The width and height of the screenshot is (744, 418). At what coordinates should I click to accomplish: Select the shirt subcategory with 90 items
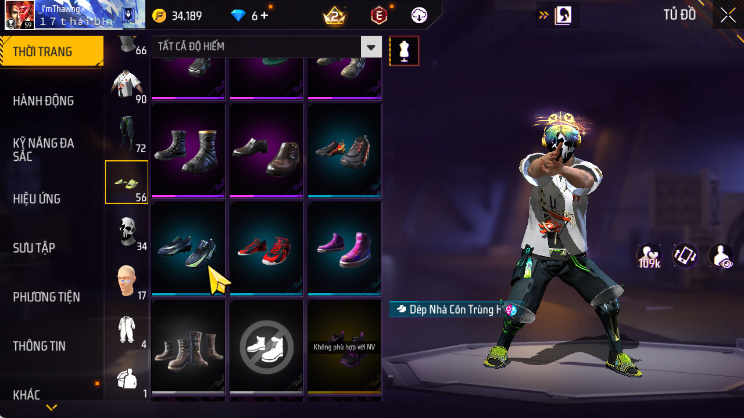[126, 85]
